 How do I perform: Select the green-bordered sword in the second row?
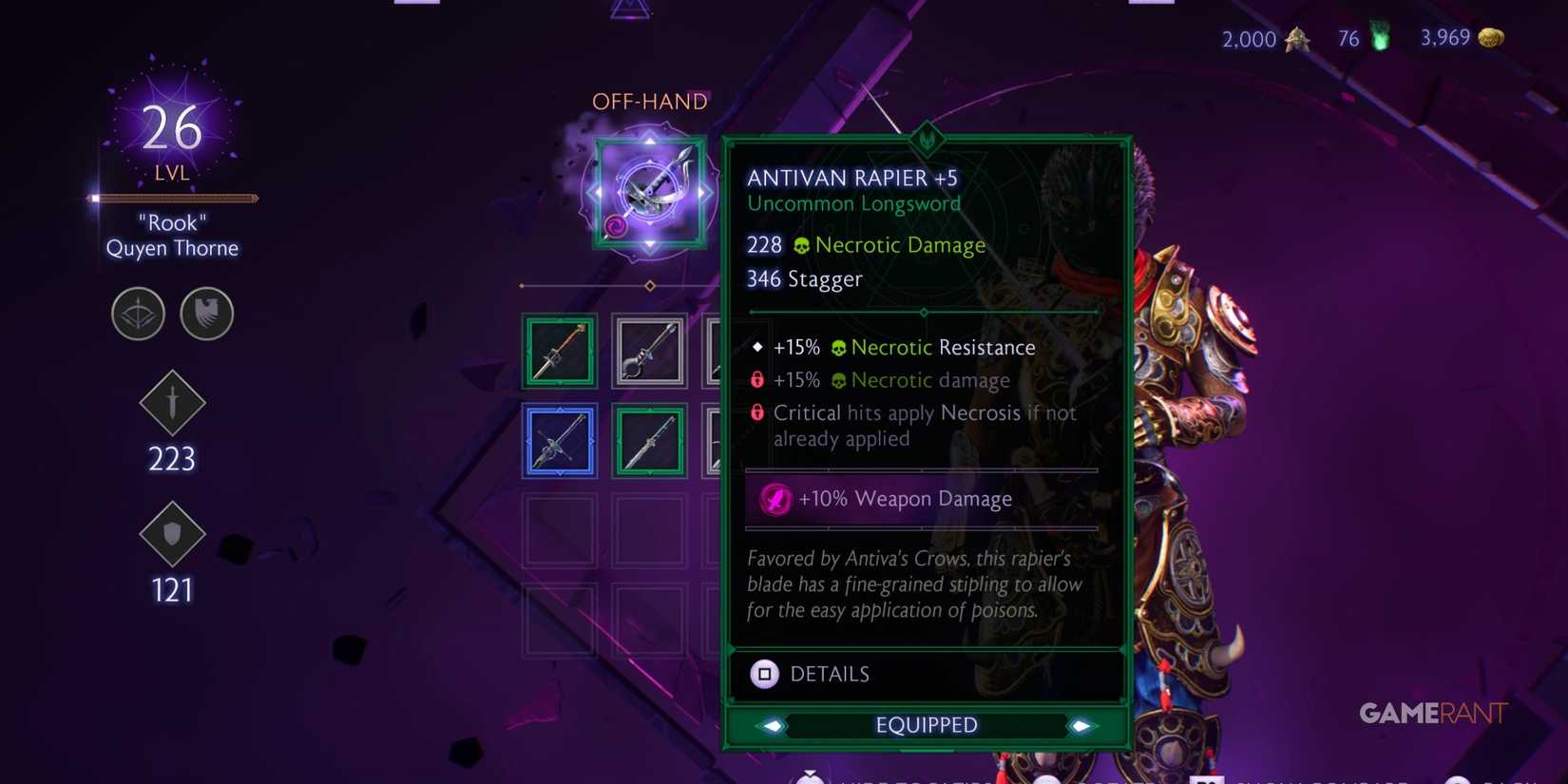[x=649, y=440]
